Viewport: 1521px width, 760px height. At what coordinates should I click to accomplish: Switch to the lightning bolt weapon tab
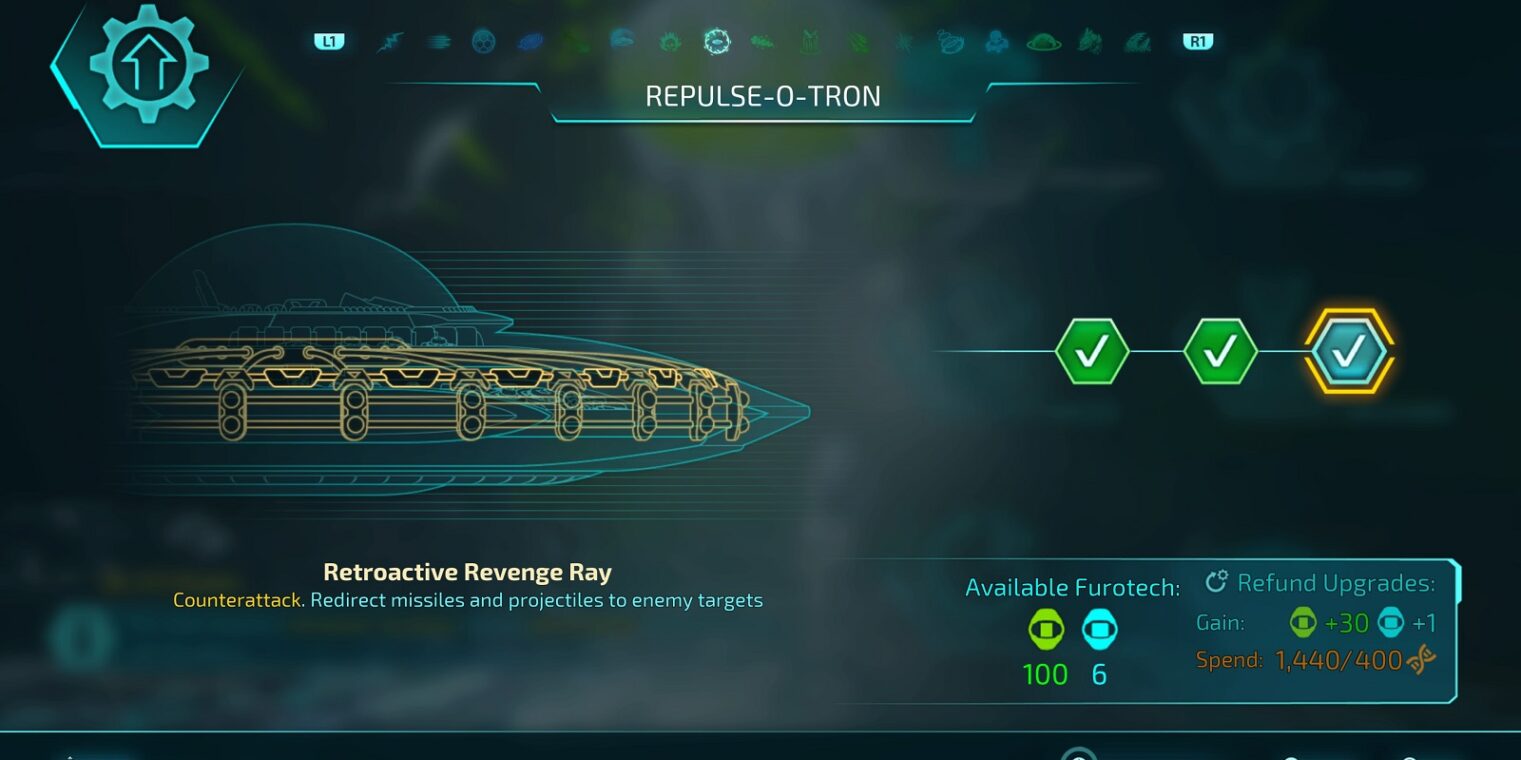[390, 42]
